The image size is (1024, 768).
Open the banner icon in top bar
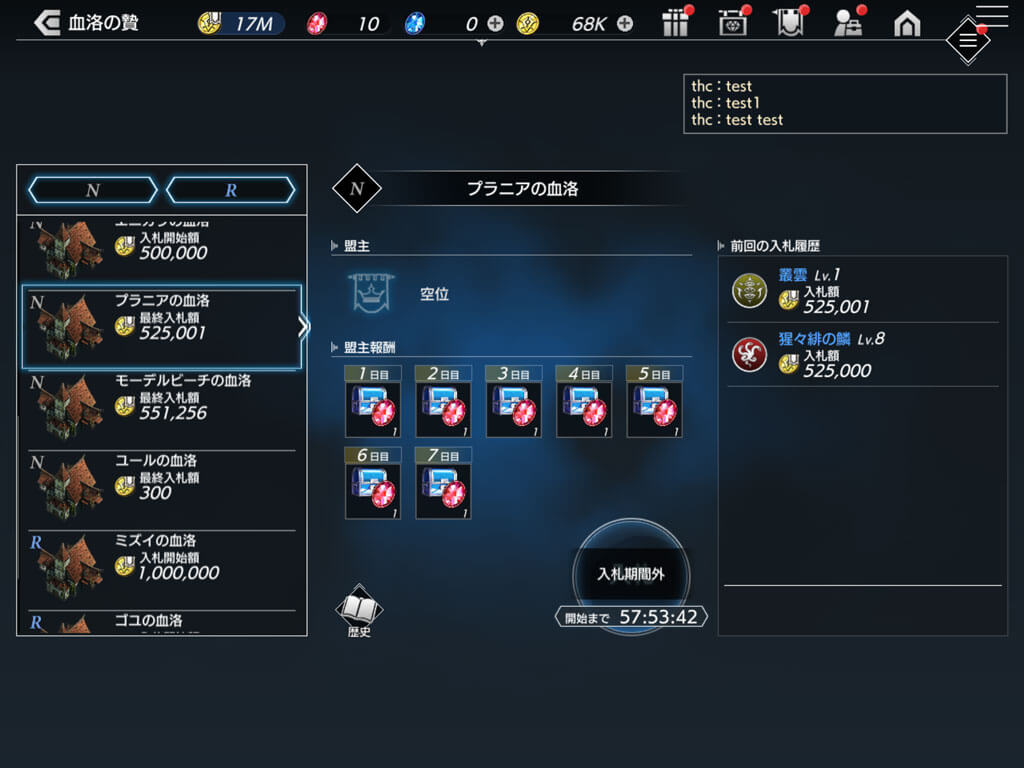pos(790,23)
